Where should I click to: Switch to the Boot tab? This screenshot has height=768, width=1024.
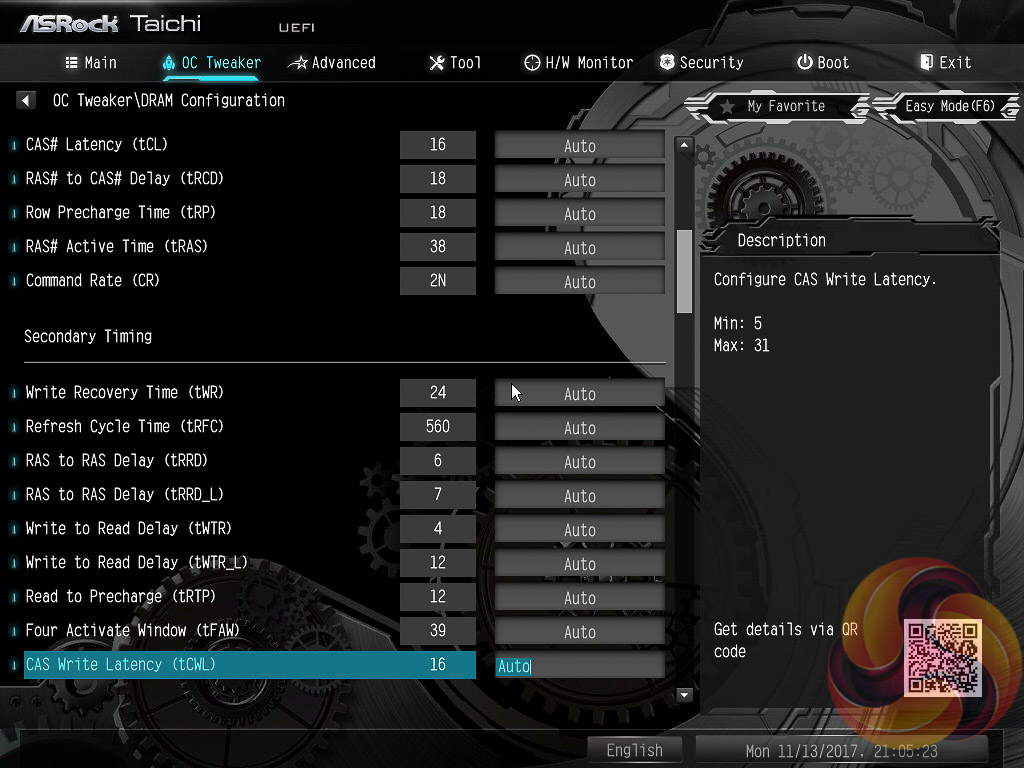pos(823,62)
